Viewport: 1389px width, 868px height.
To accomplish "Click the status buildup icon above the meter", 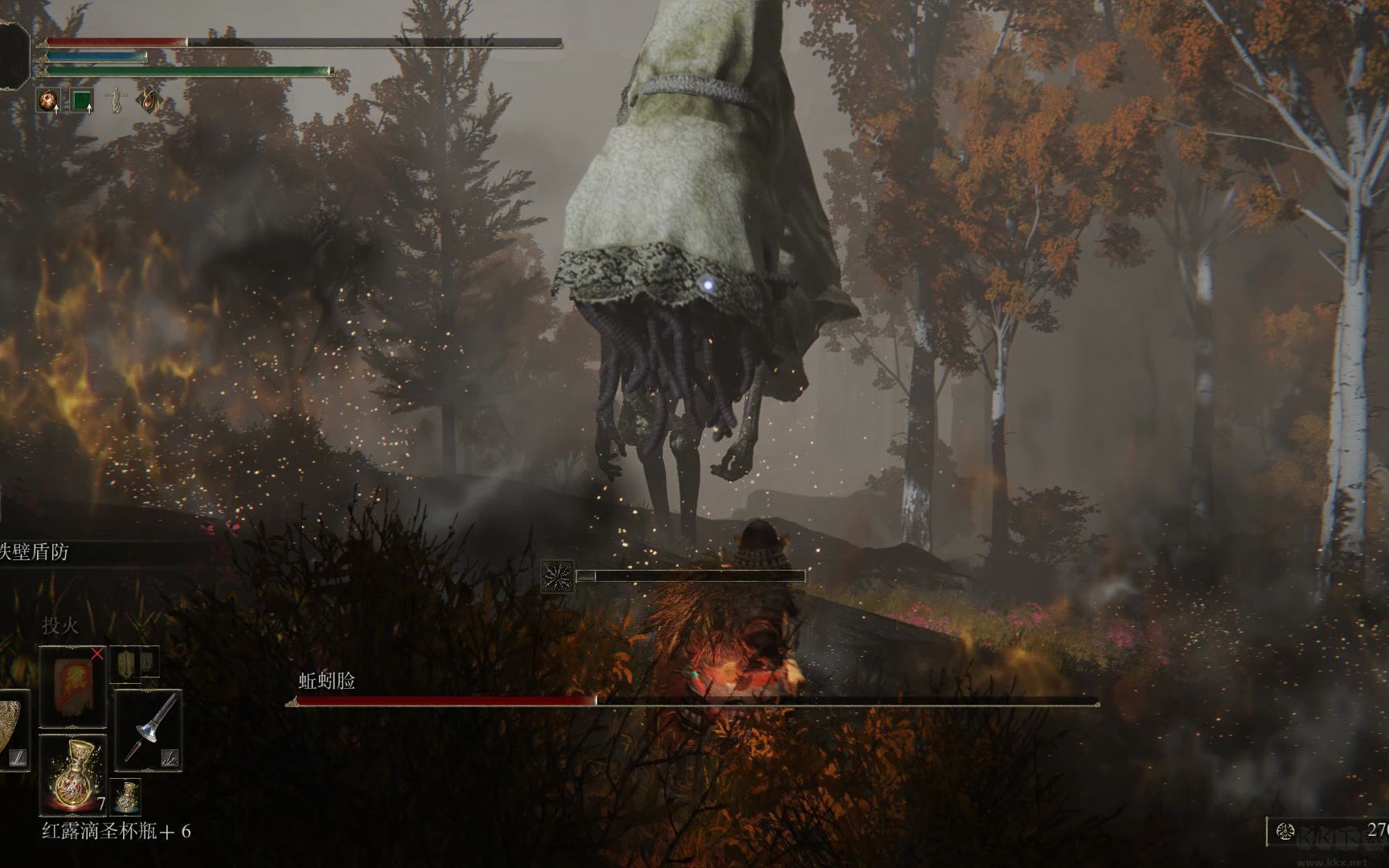I will 558,576.
